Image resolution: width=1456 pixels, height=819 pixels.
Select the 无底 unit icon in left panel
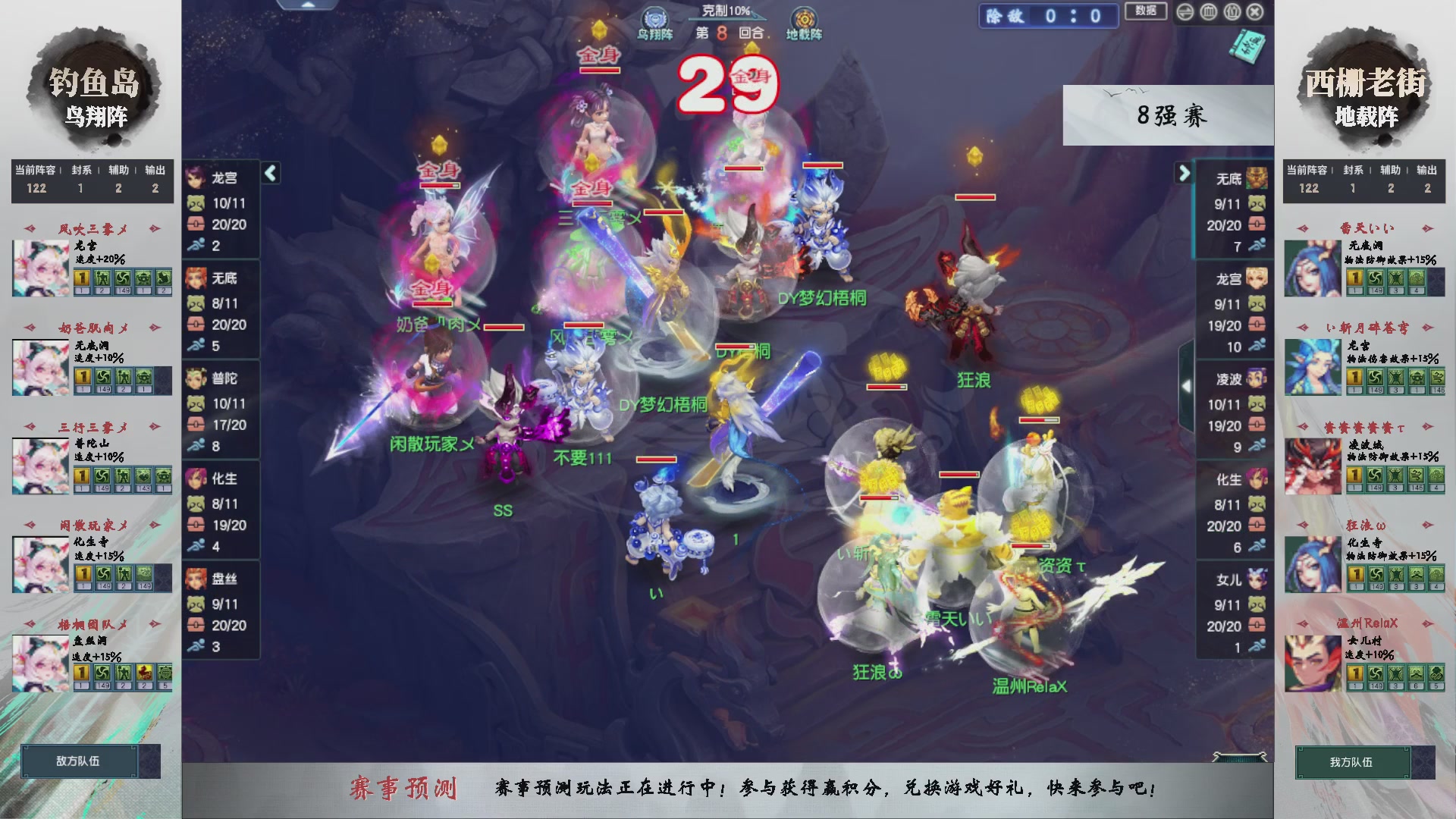[197, 279]
